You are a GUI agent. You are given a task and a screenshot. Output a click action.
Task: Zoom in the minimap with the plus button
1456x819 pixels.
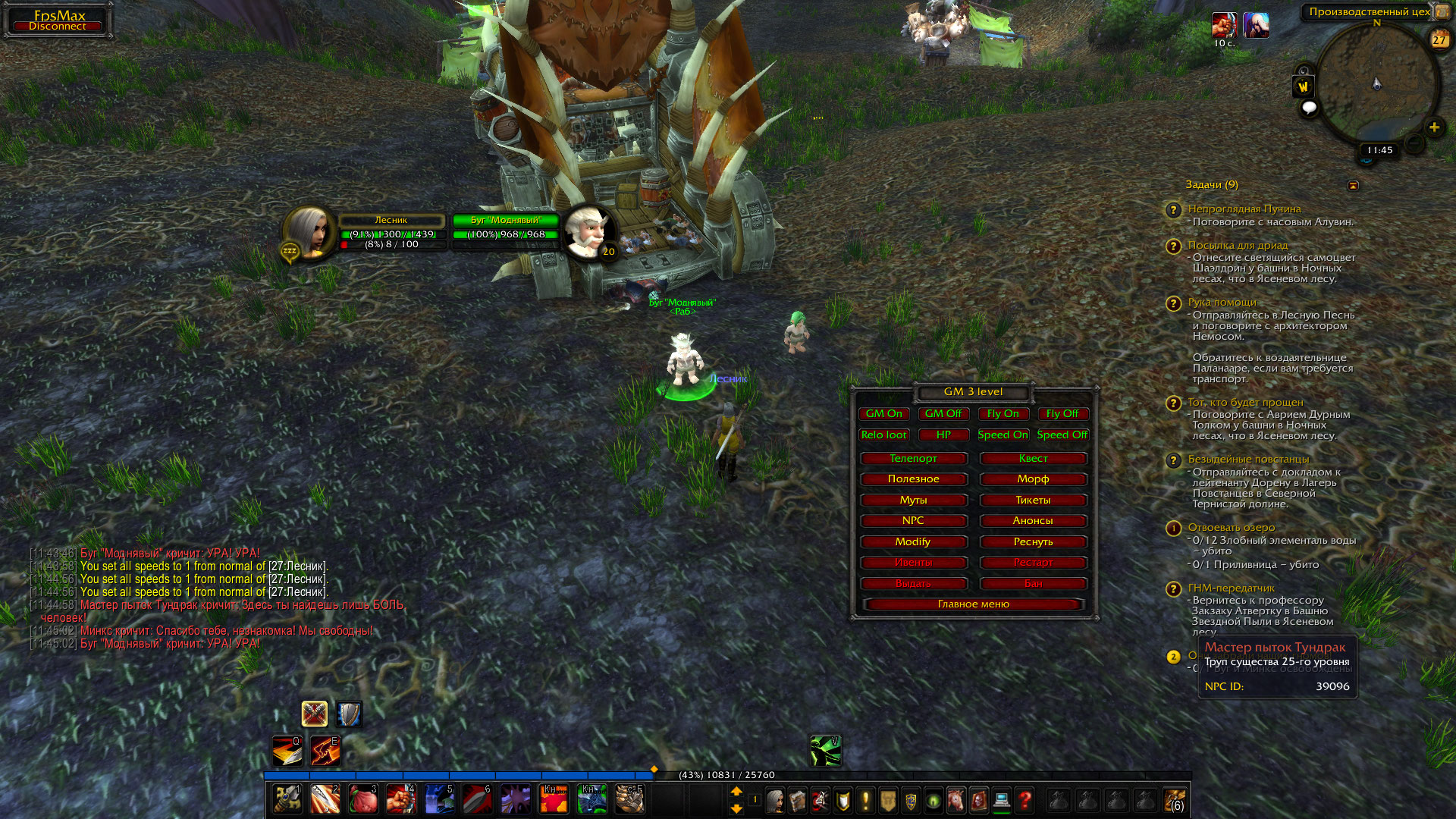[x=1434, y=127]
